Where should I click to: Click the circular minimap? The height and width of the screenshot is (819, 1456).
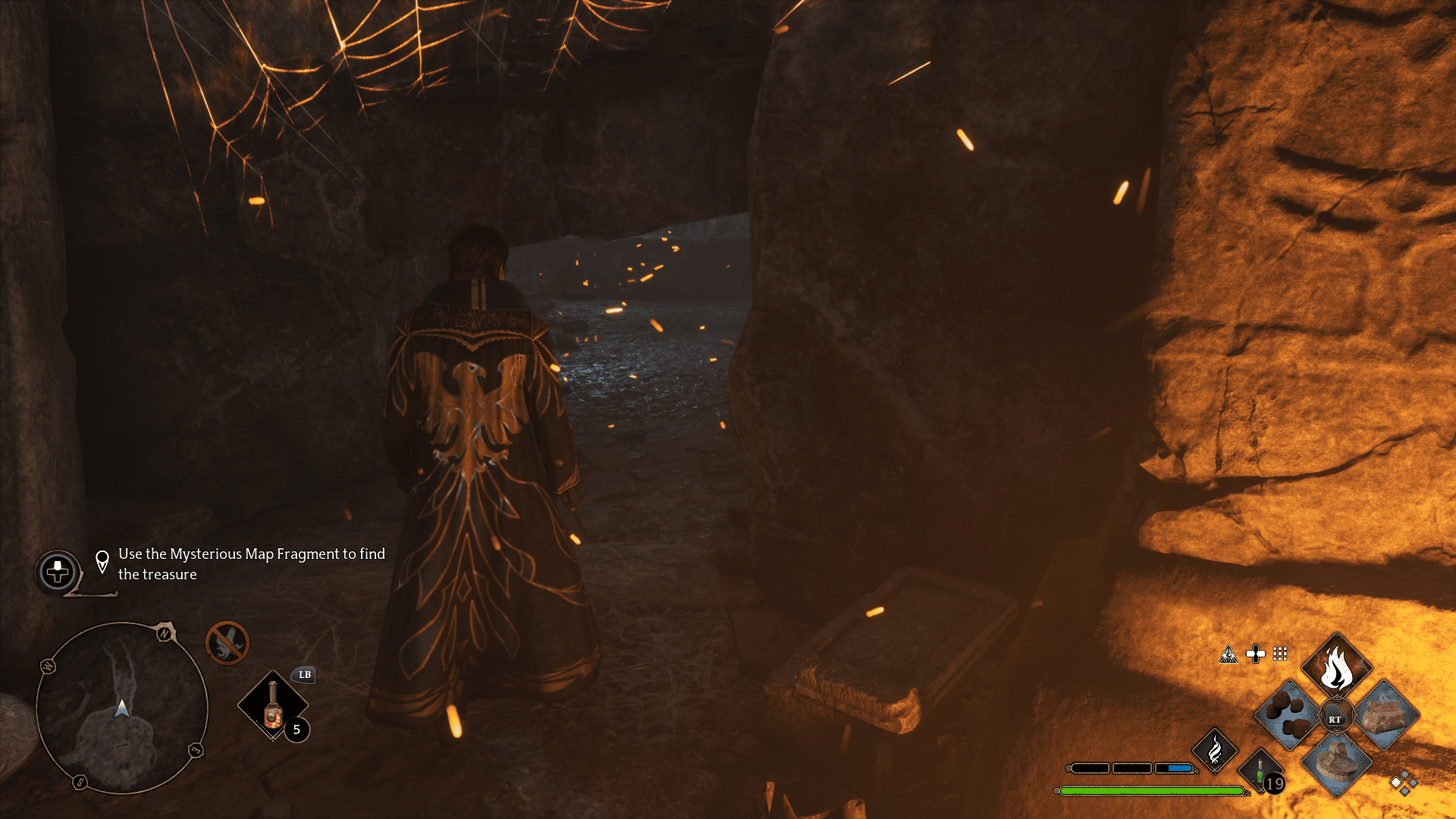[121, 708]
